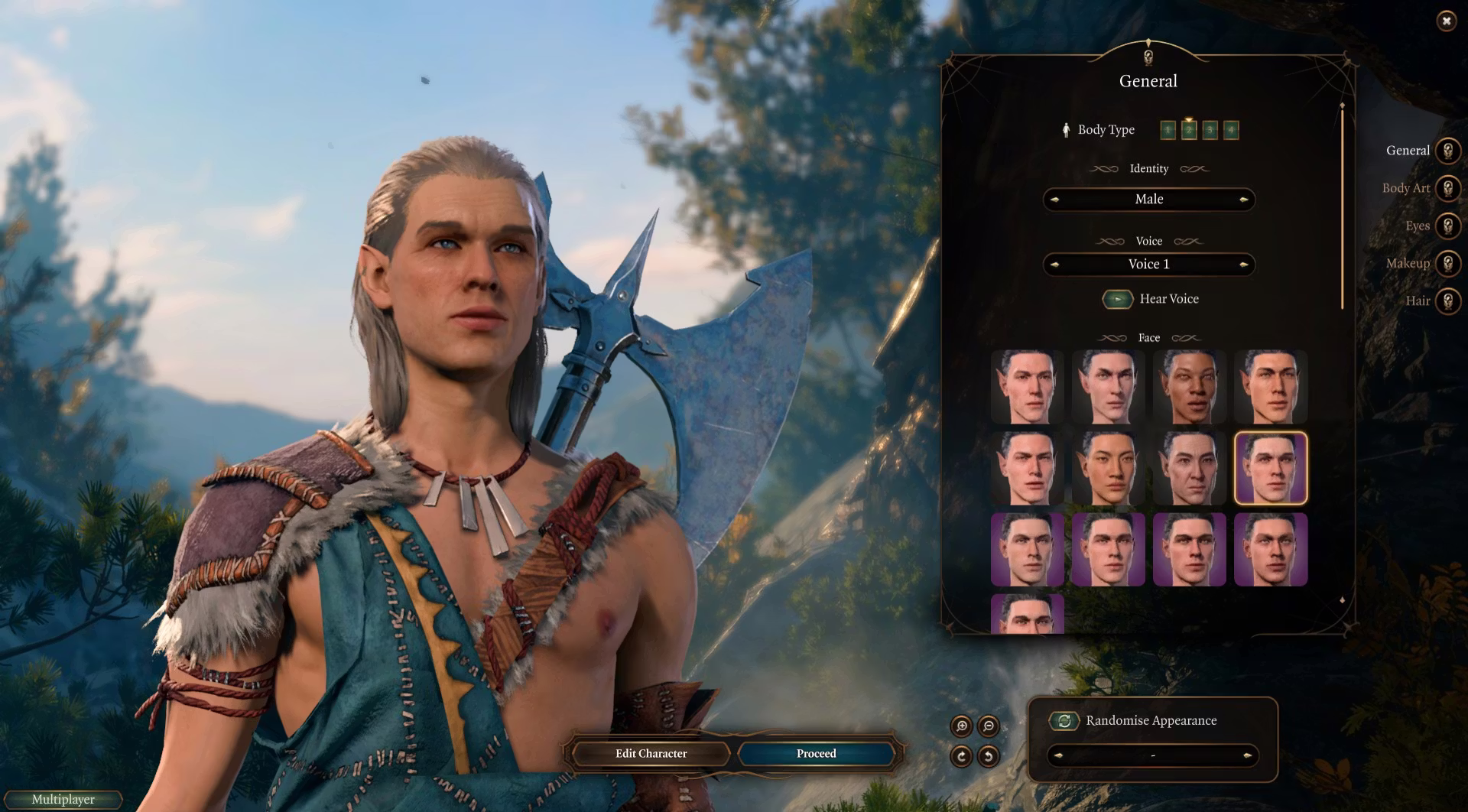The width and height of the screenshot is (1468, 812).
Task: Open the Multiplayer panel
Action: [x=63, y=800]
